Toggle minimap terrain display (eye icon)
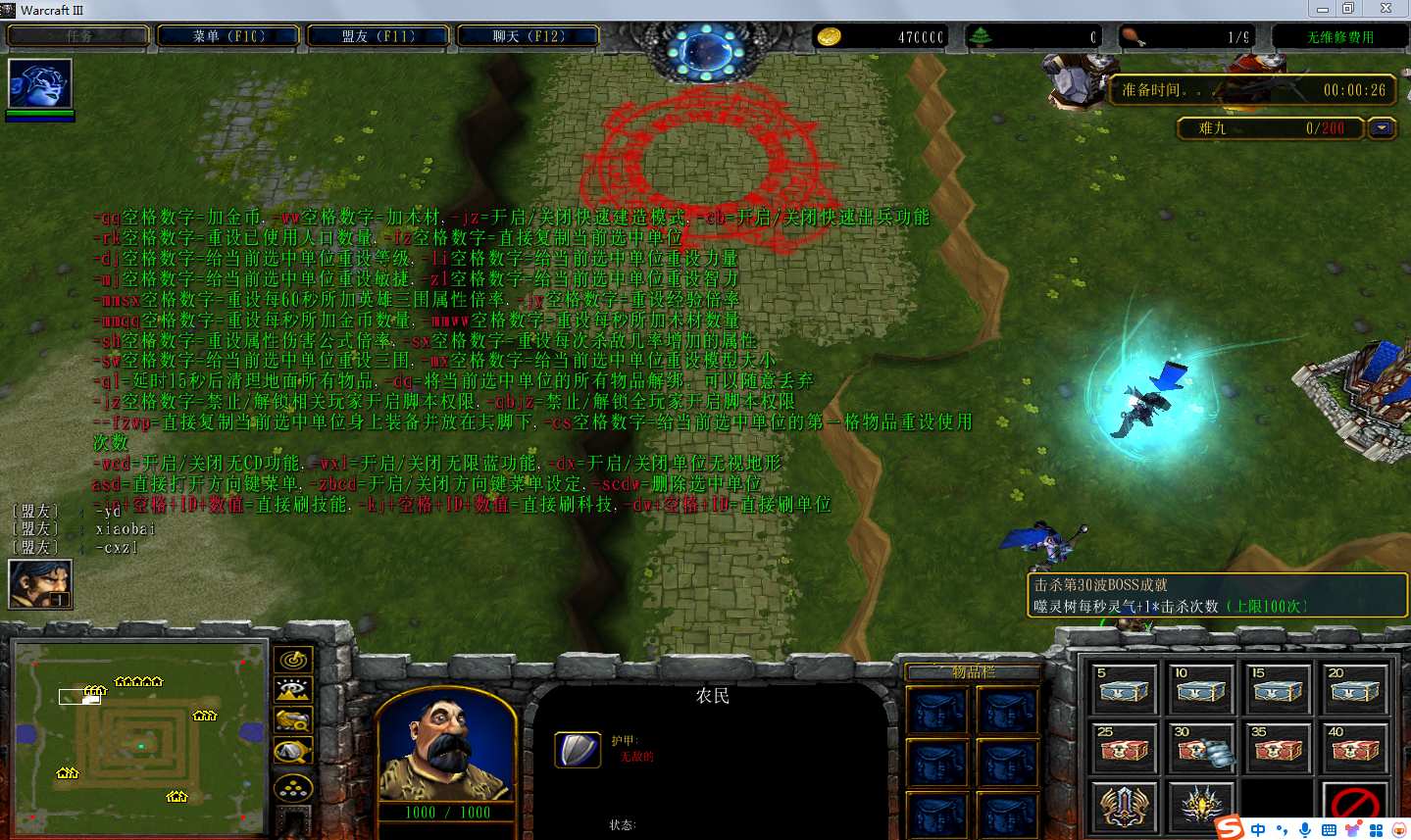This screenshot has height=840, width=1411. pyautogui.click(x=293, y=690)
